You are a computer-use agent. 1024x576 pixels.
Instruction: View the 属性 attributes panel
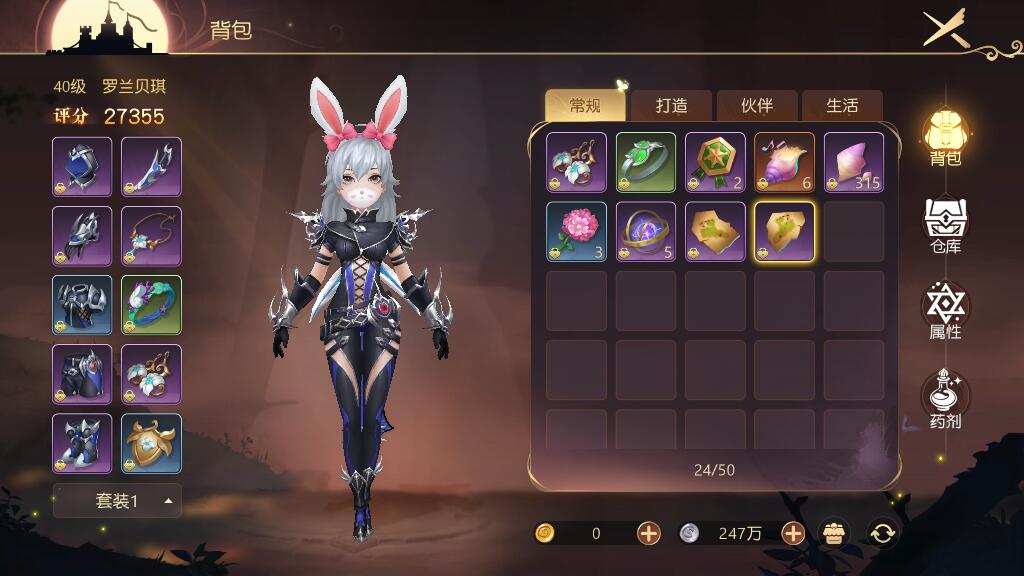(944, 311)
